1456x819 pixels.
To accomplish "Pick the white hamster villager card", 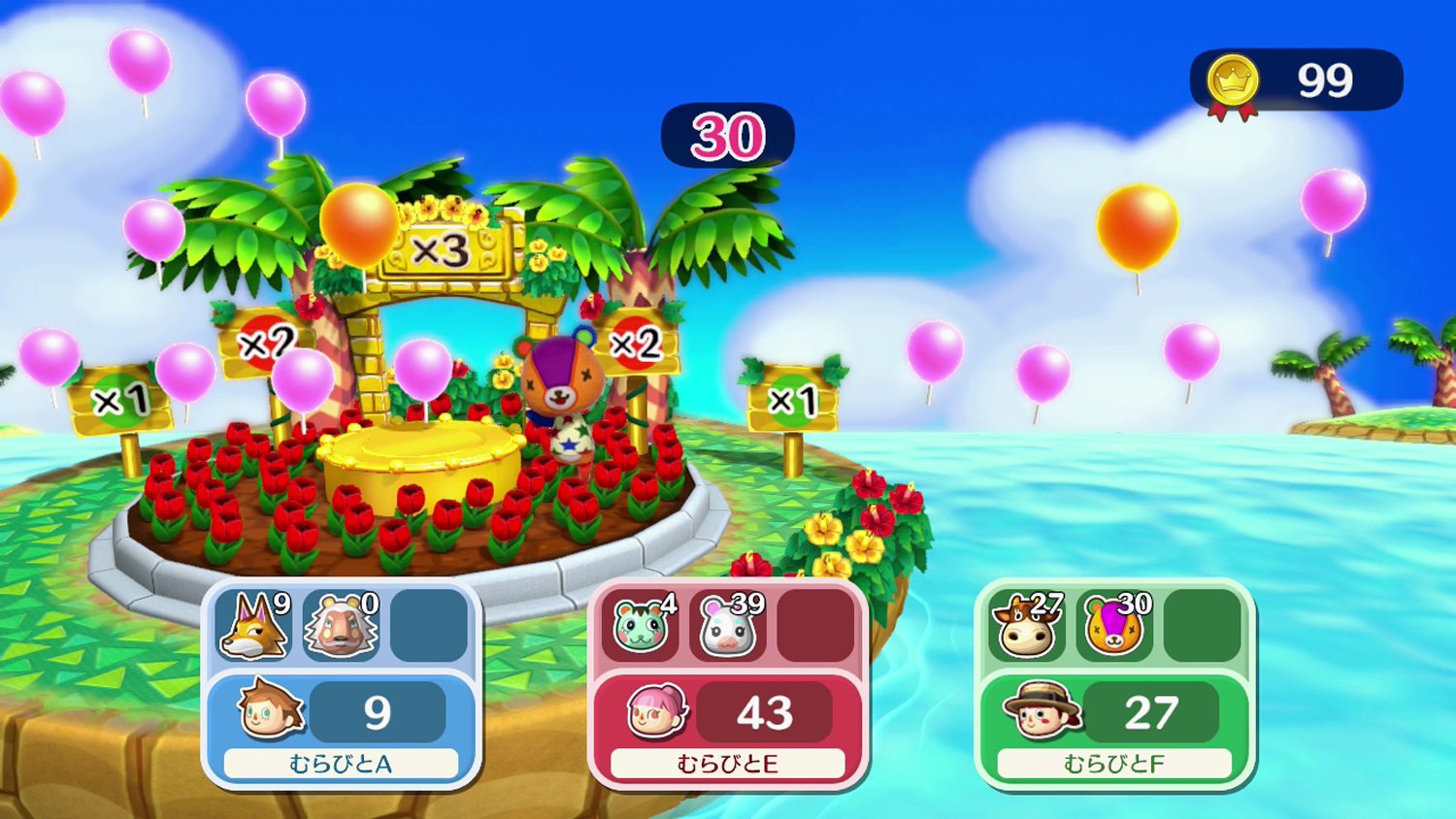I will click(728, 626).
